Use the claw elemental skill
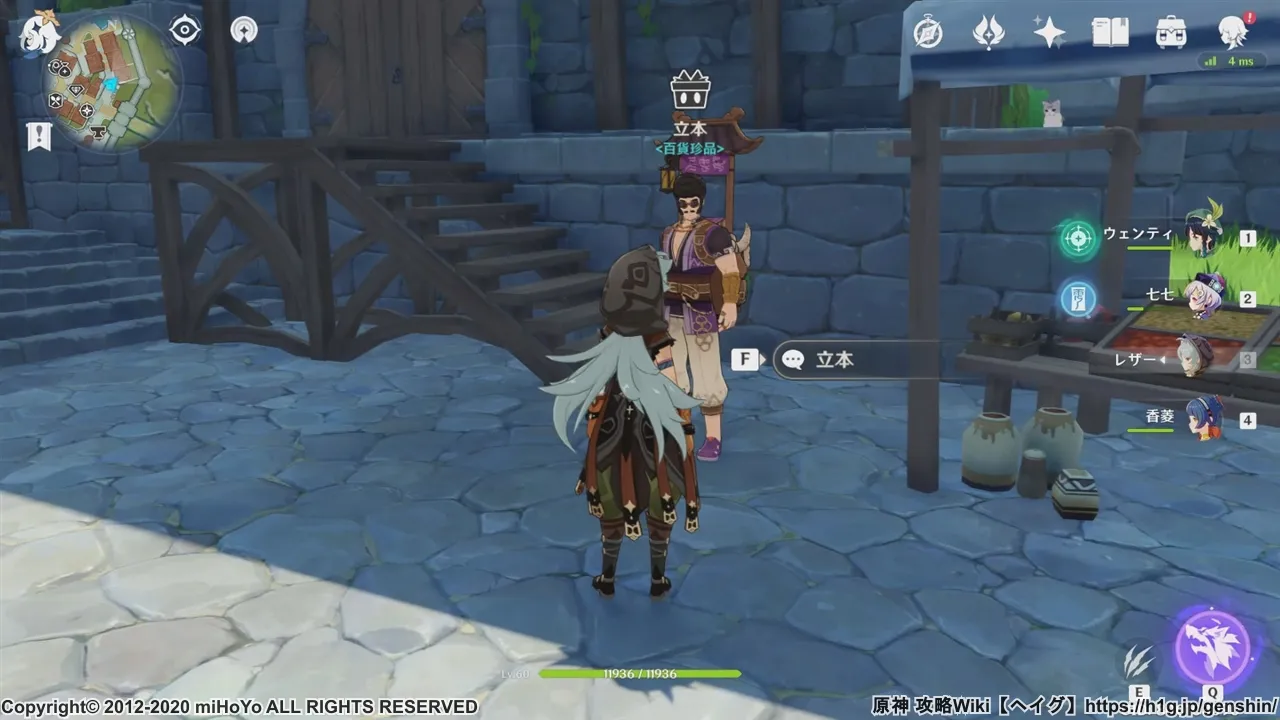 (1138, 659)
